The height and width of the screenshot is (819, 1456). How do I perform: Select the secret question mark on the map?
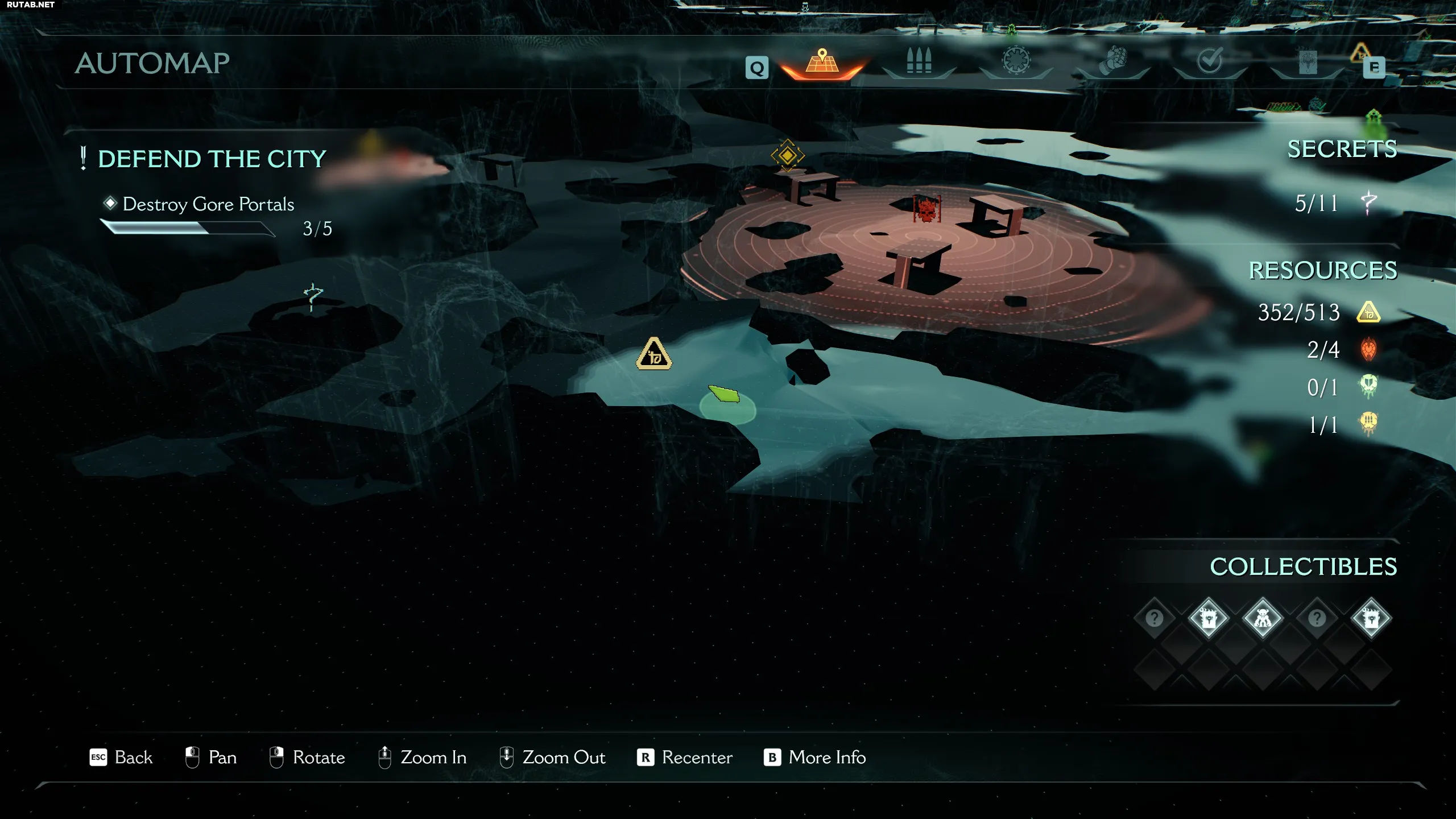tap(313, 296)
